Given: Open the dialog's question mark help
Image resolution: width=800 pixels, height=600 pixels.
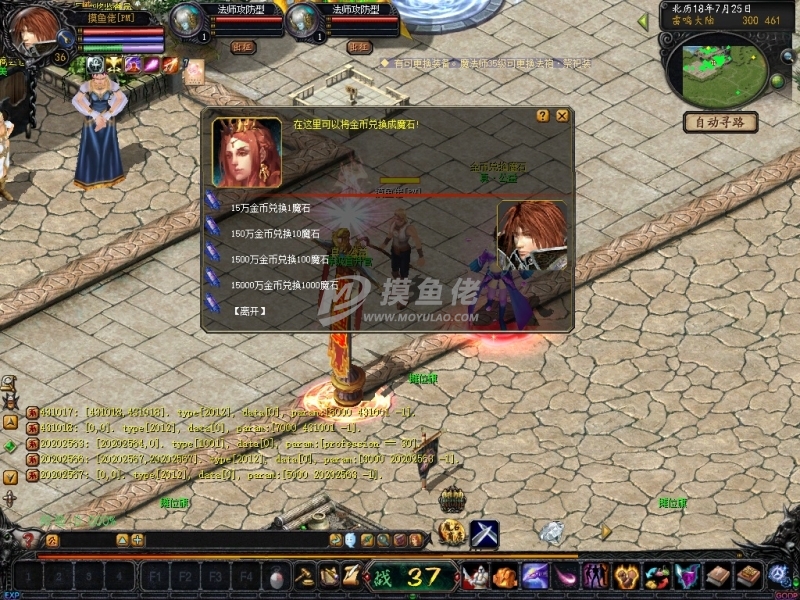Looking at the screenshot, I should coord(543,116).
